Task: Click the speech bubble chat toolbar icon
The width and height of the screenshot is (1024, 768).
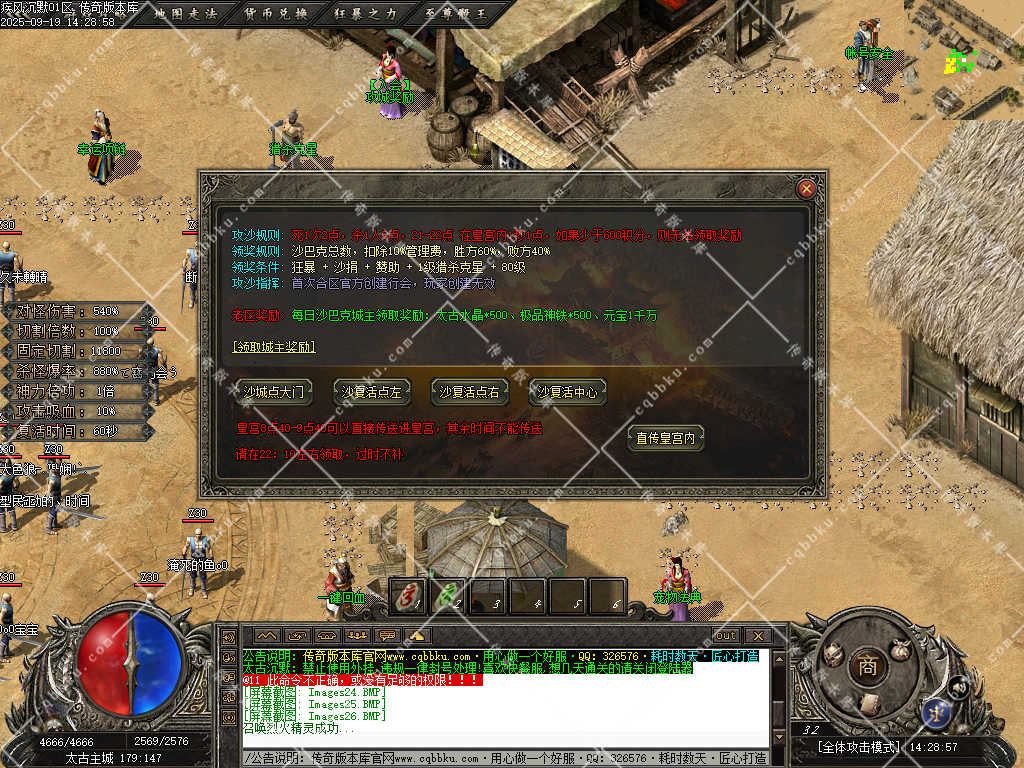Action: click(x=387, y=635)
